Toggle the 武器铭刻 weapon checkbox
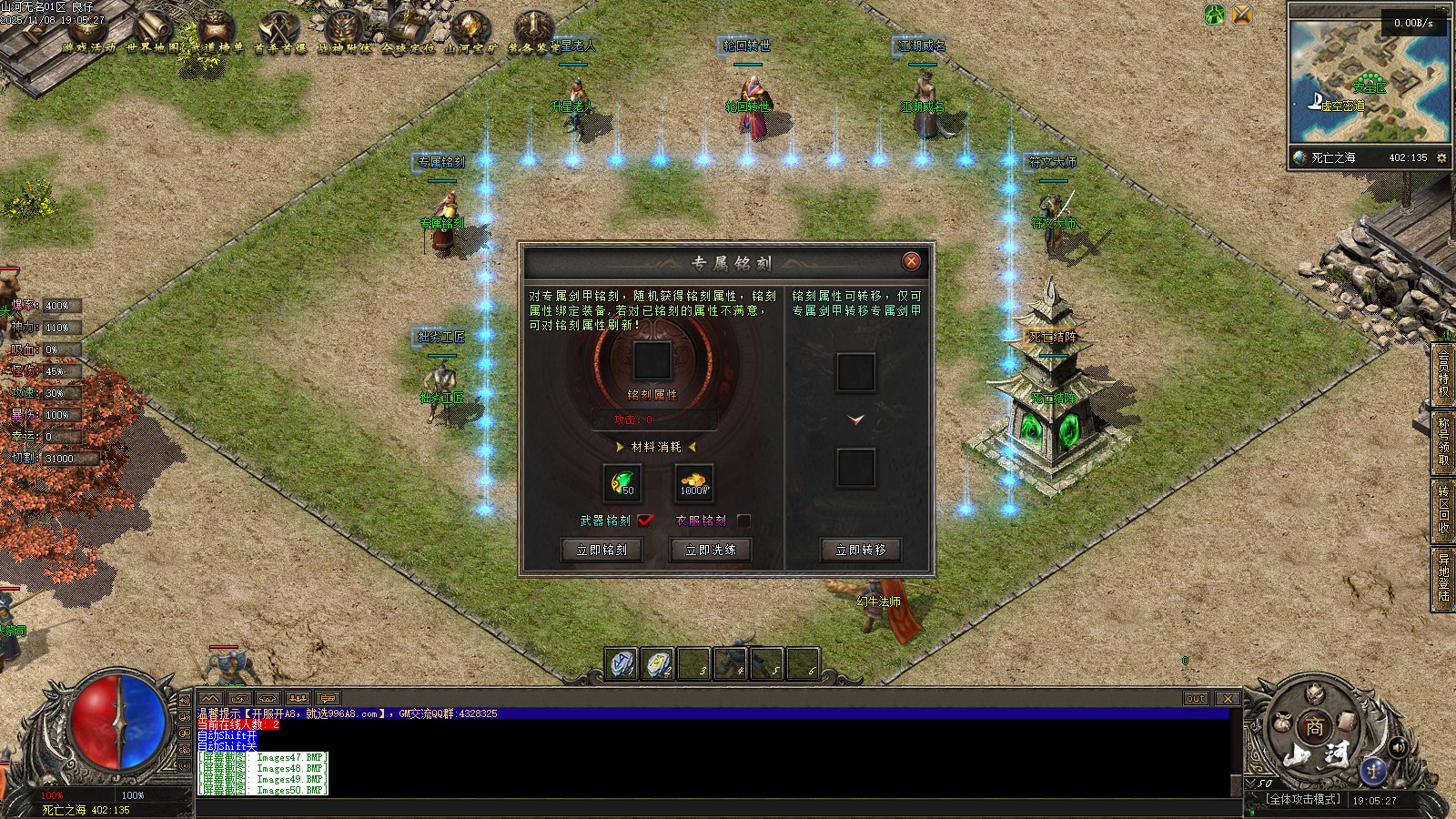The image size is (1456, 819). [x=645, y=521]
